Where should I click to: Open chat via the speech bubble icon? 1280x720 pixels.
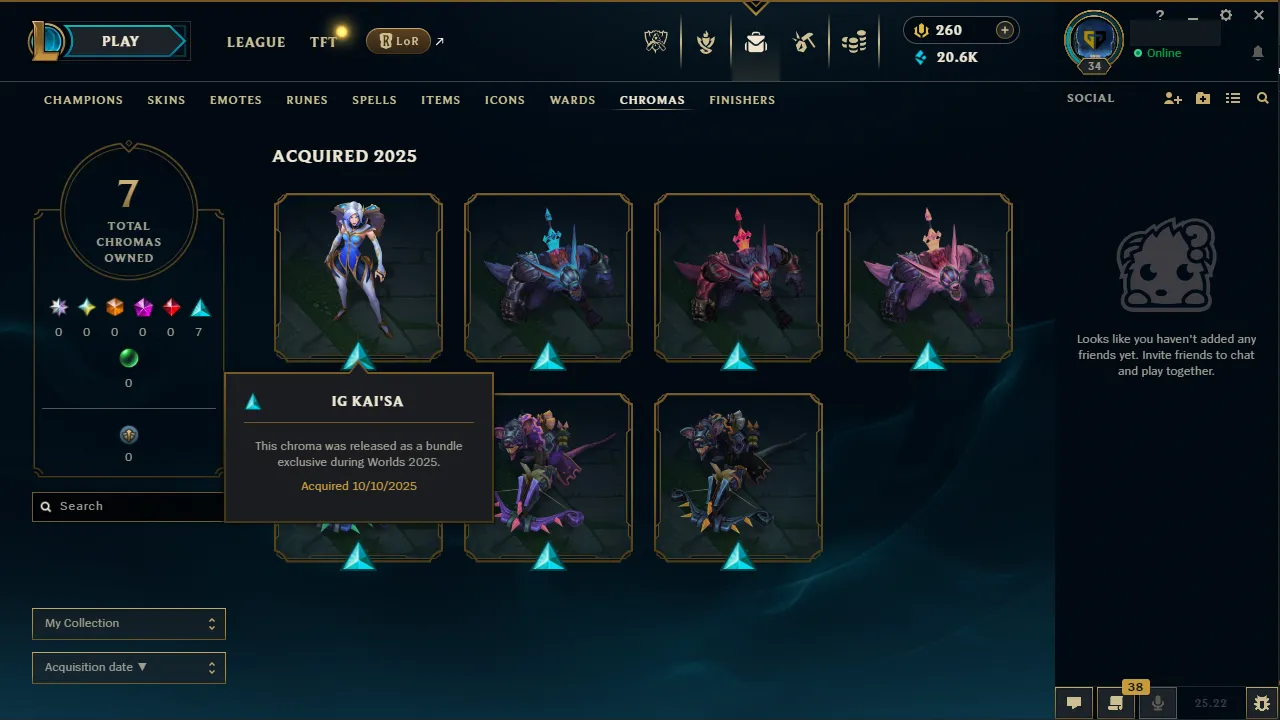(x=1073, y=702)
